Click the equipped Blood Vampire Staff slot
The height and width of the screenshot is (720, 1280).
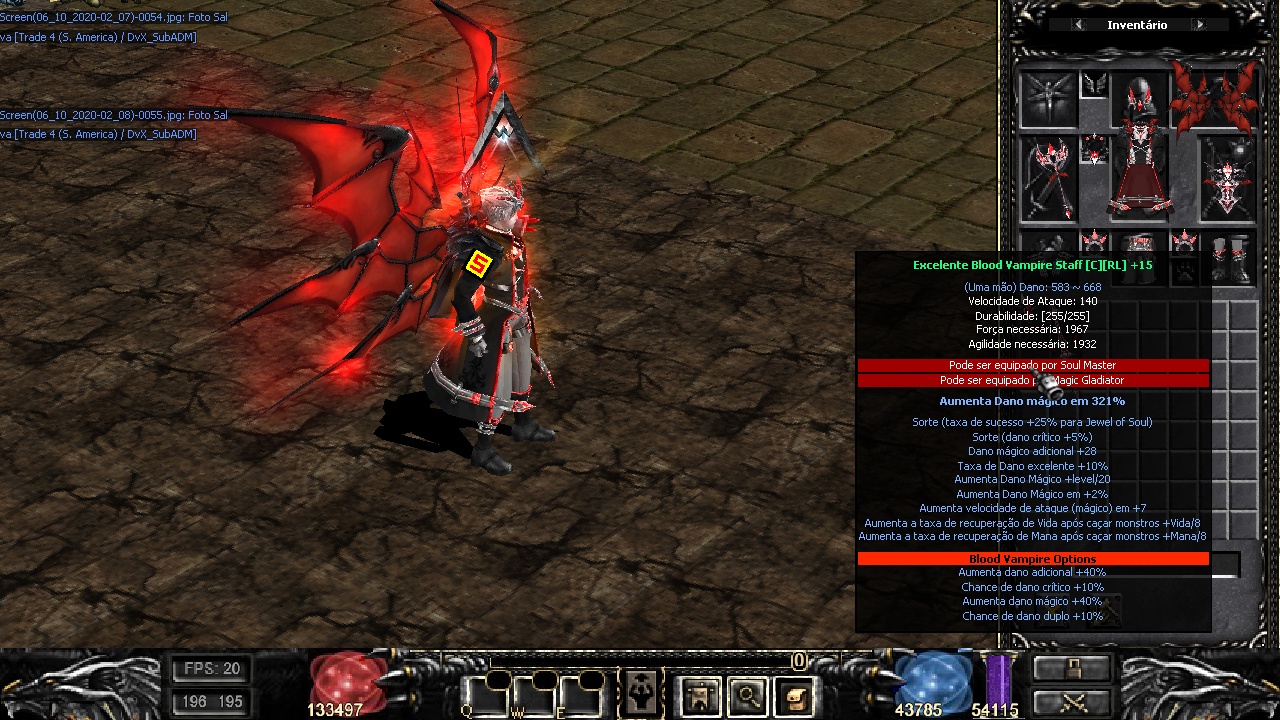coord(1048,180)
